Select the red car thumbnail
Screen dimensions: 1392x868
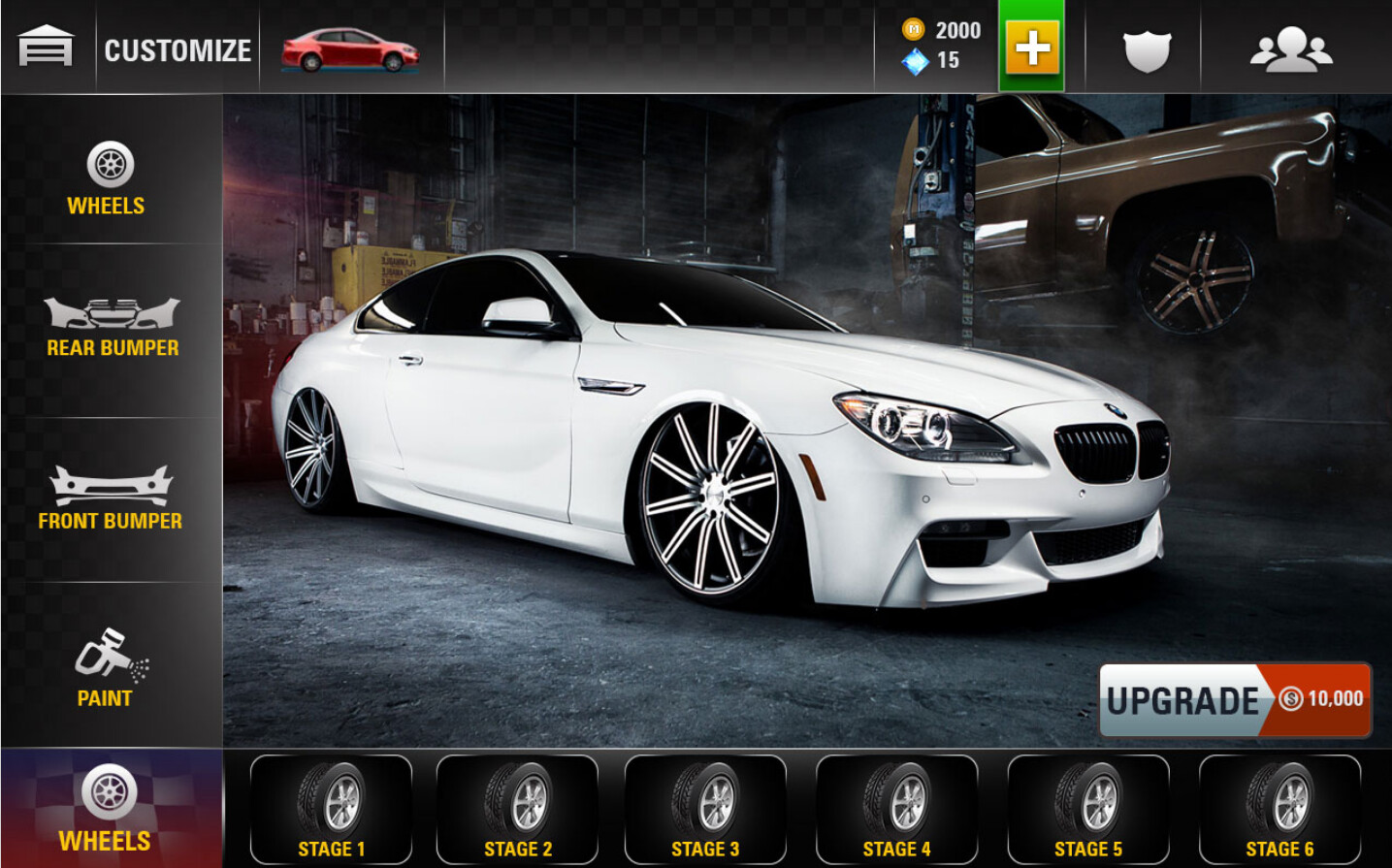tap(350, 48)
